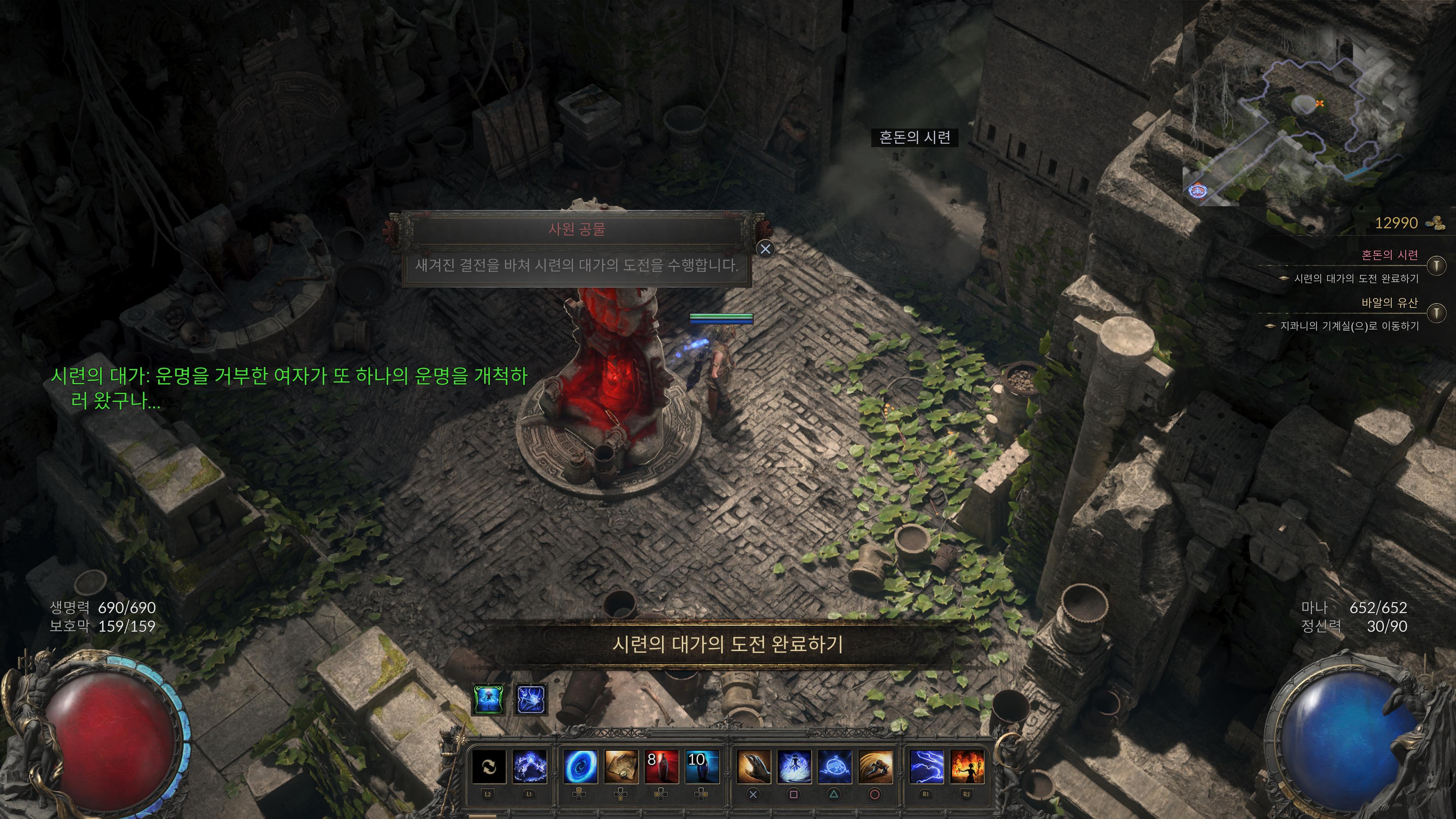Close the 사원 공물 tooltip panel

765,249
